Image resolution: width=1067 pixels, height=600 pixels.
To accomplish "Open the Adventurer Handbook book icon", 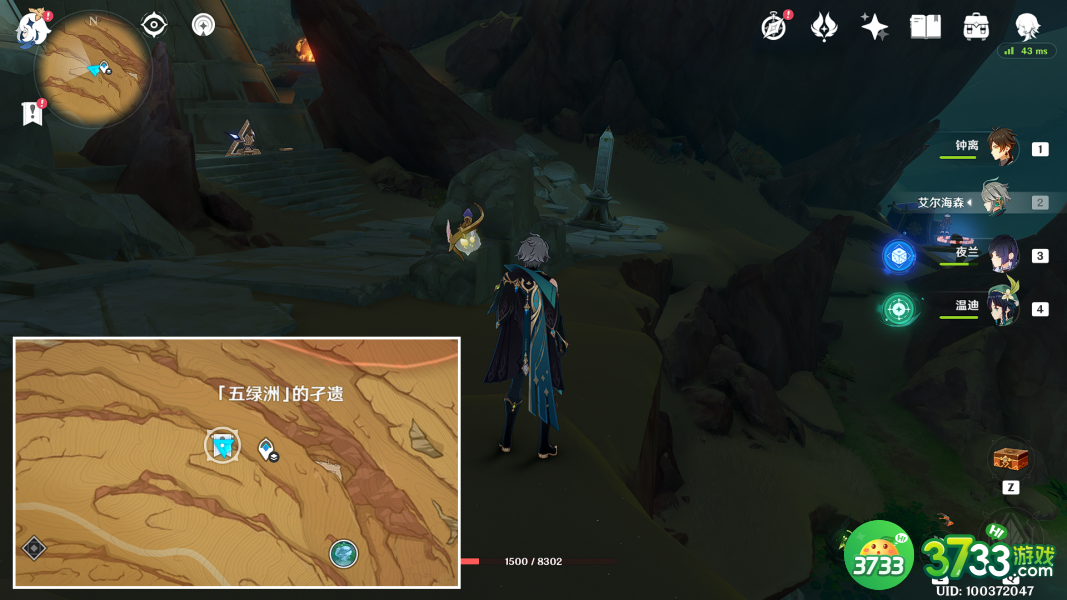I will click(925, 27).
